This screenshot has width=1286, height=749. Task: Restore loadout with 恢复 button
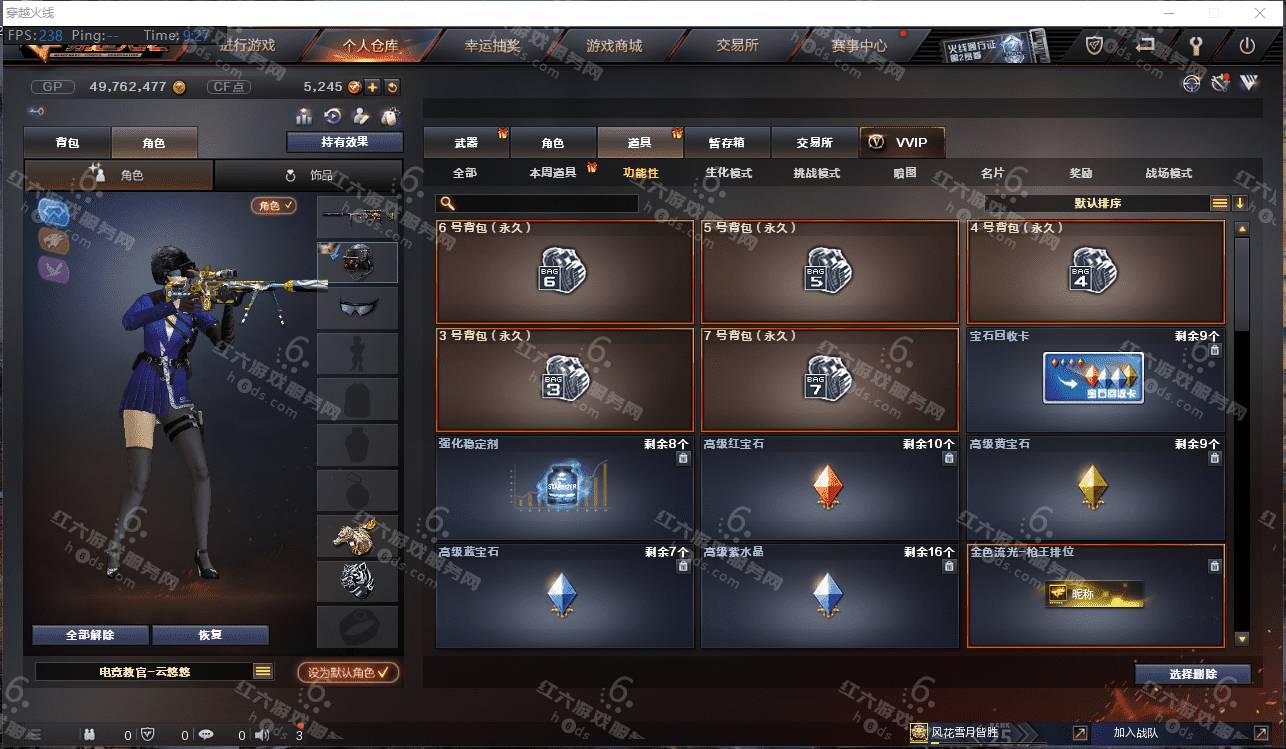coord(210,635)
